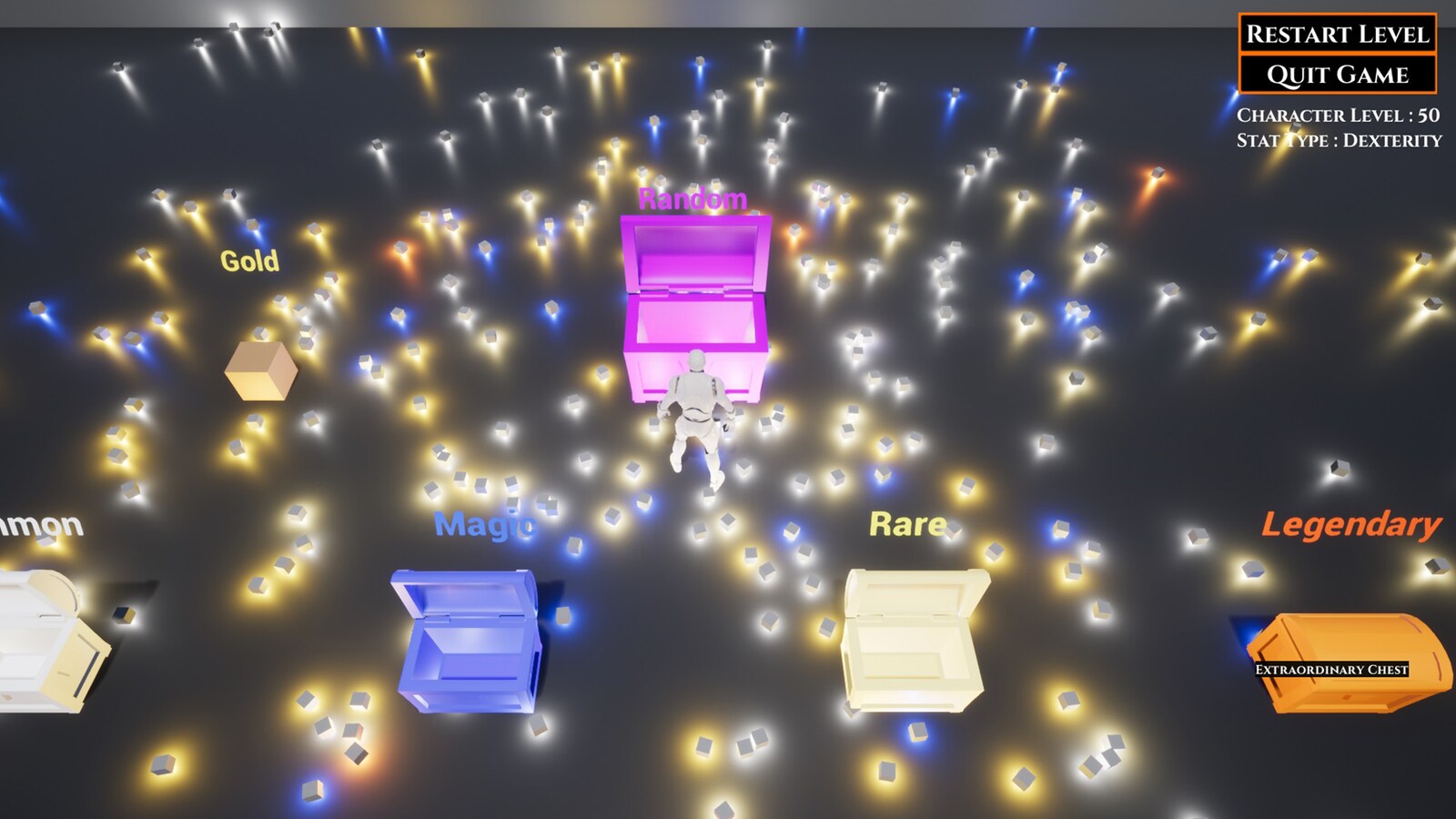Click the Extraordinary Chest tooltip label

pos(1331,670)
